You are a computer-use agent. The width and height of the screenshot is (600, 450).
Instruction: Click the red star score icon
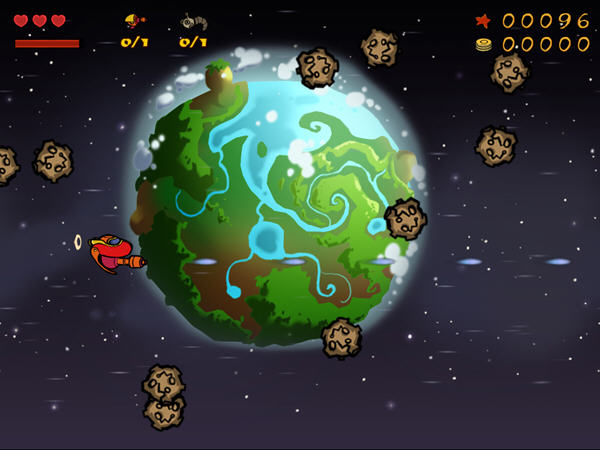coord(483,20)
